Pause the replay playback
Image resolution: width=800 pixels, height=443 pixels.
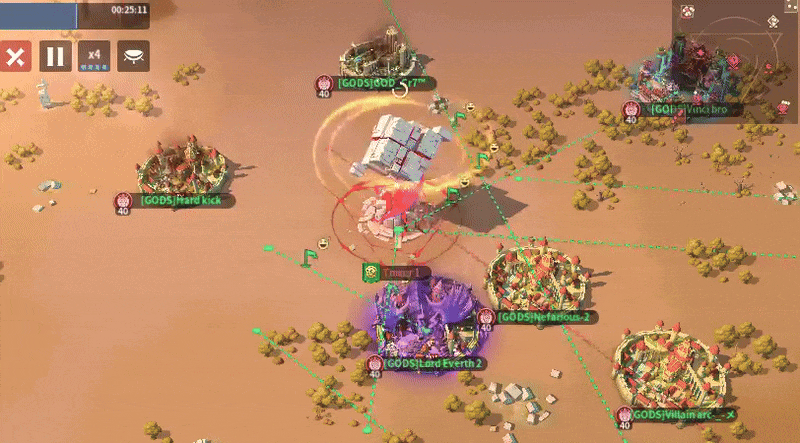pyautogui.click(x=55, y=56)
